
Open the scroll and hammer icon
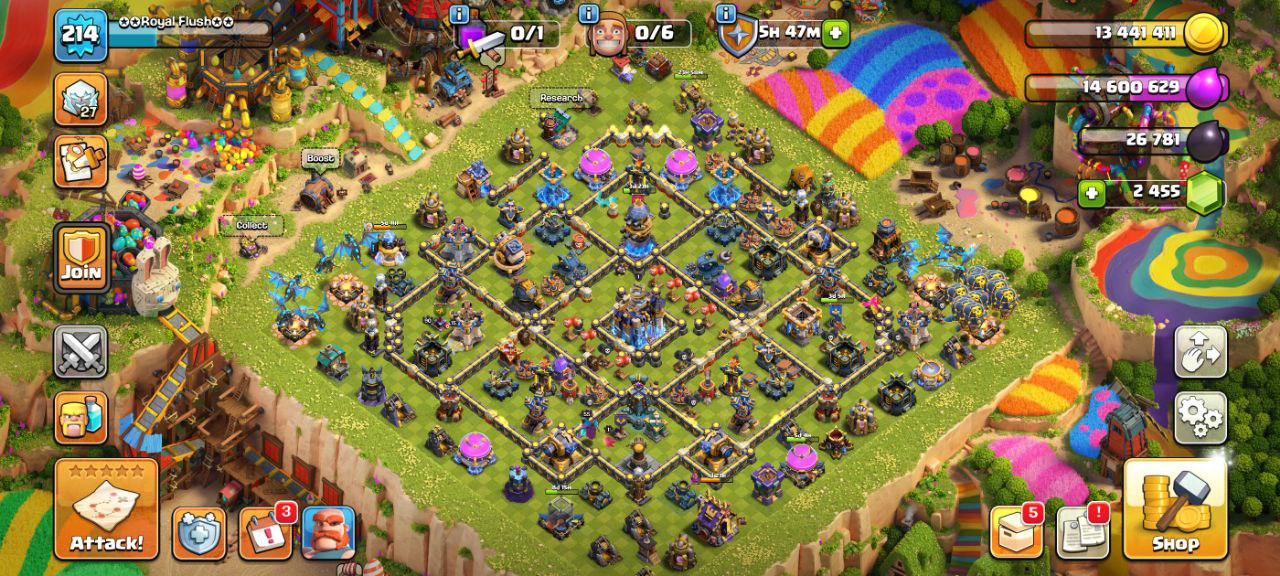(81, 160)
